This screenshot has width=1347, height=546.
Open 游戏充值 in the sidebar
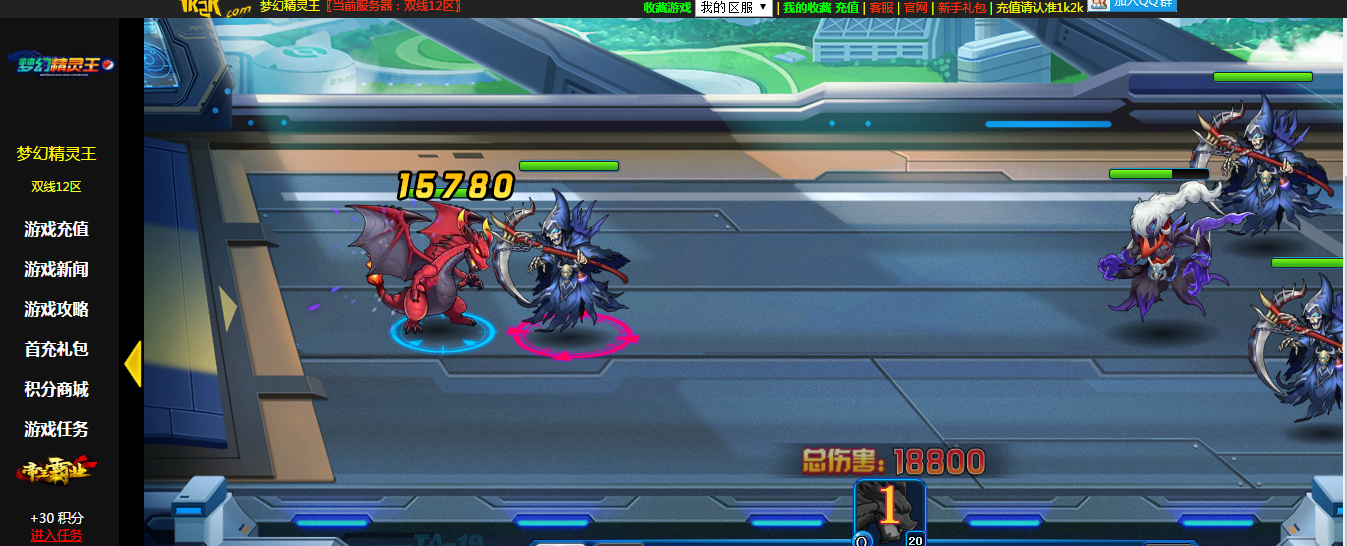point(57,229)
